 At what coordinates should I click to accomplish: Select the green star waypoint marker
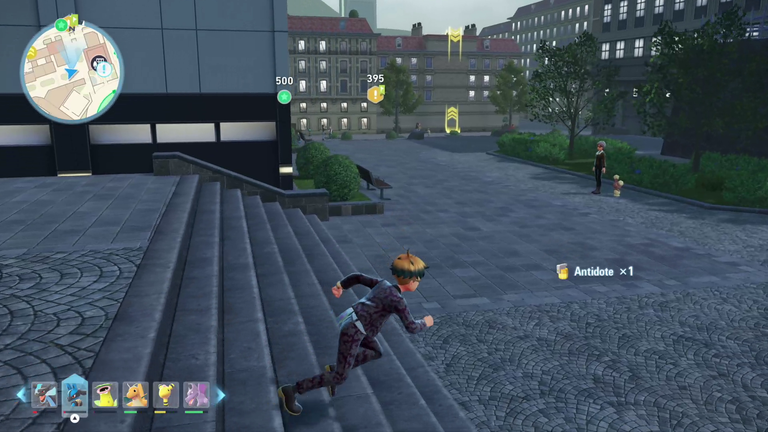284,96
